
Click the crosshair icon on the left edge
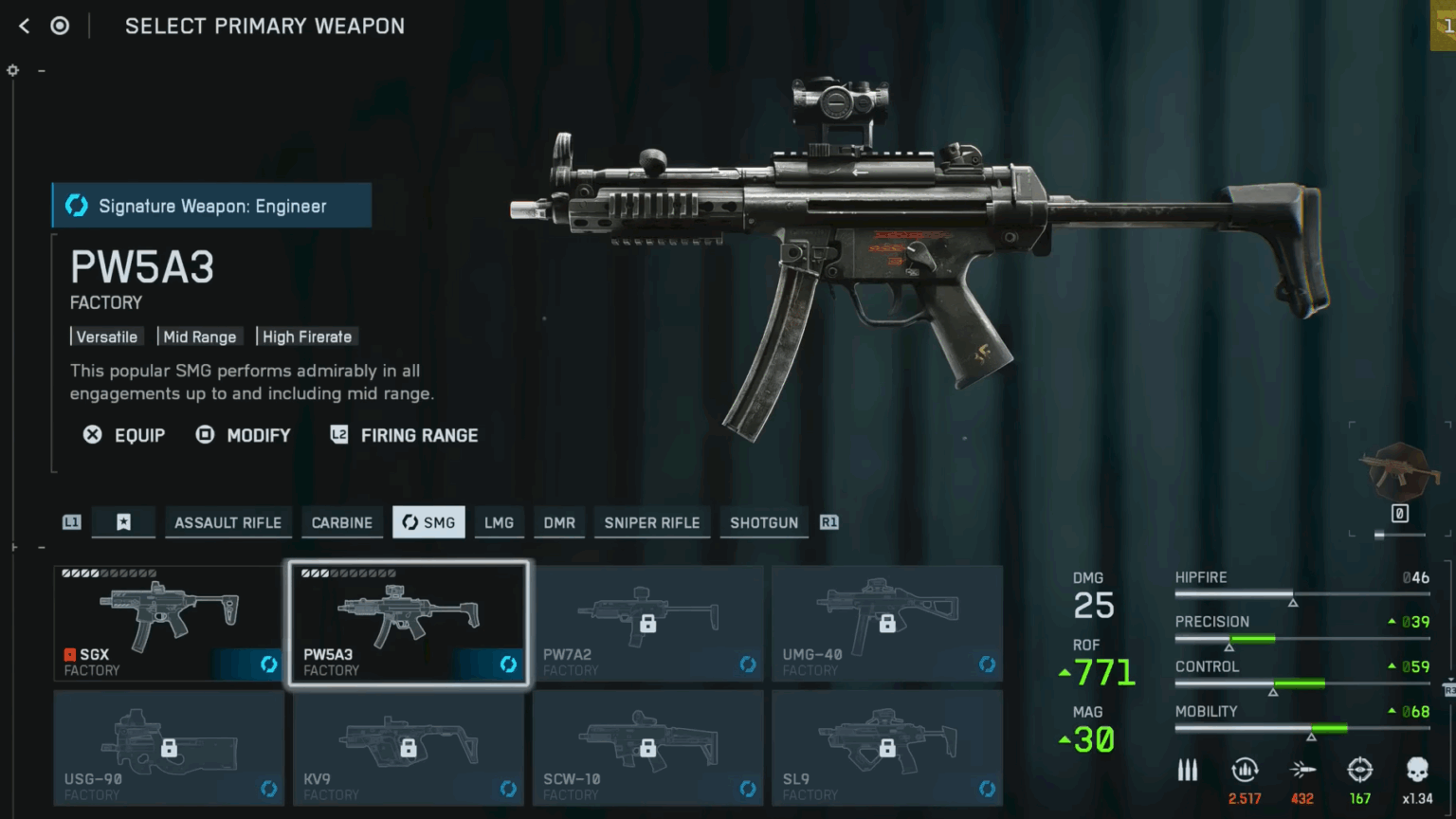pos(12,70)
